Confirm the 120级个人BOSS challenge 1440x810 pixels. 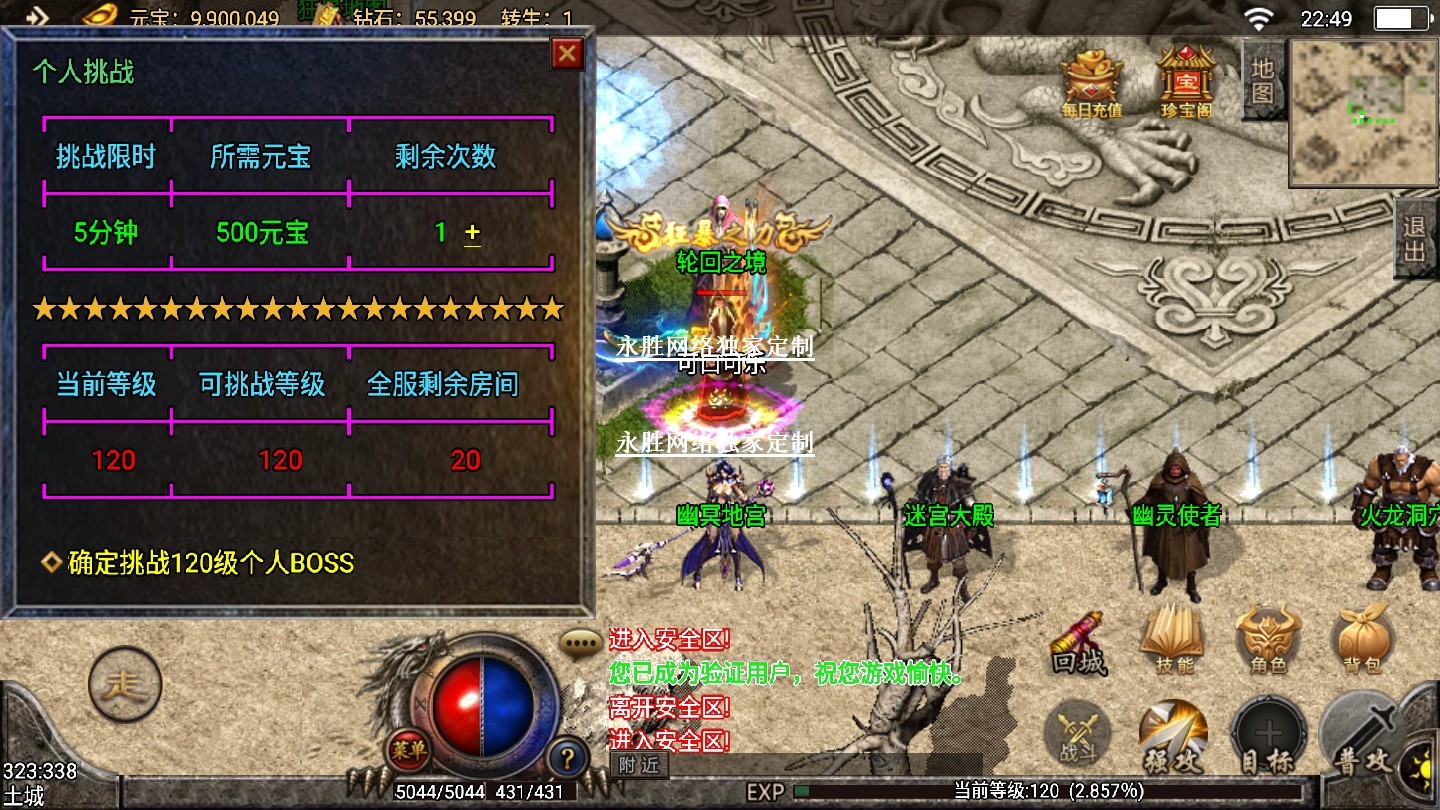[210, 563]
